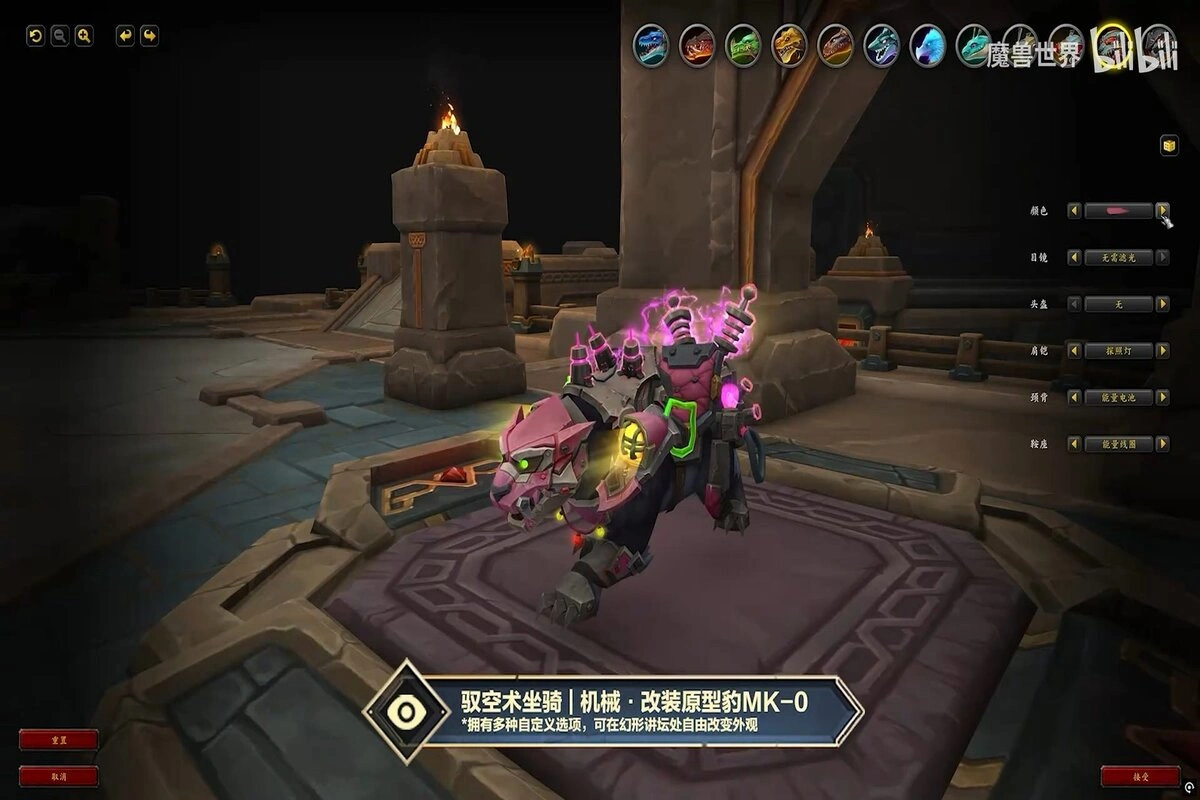Rotate the model with the right-curving arrow

(149, 36)
